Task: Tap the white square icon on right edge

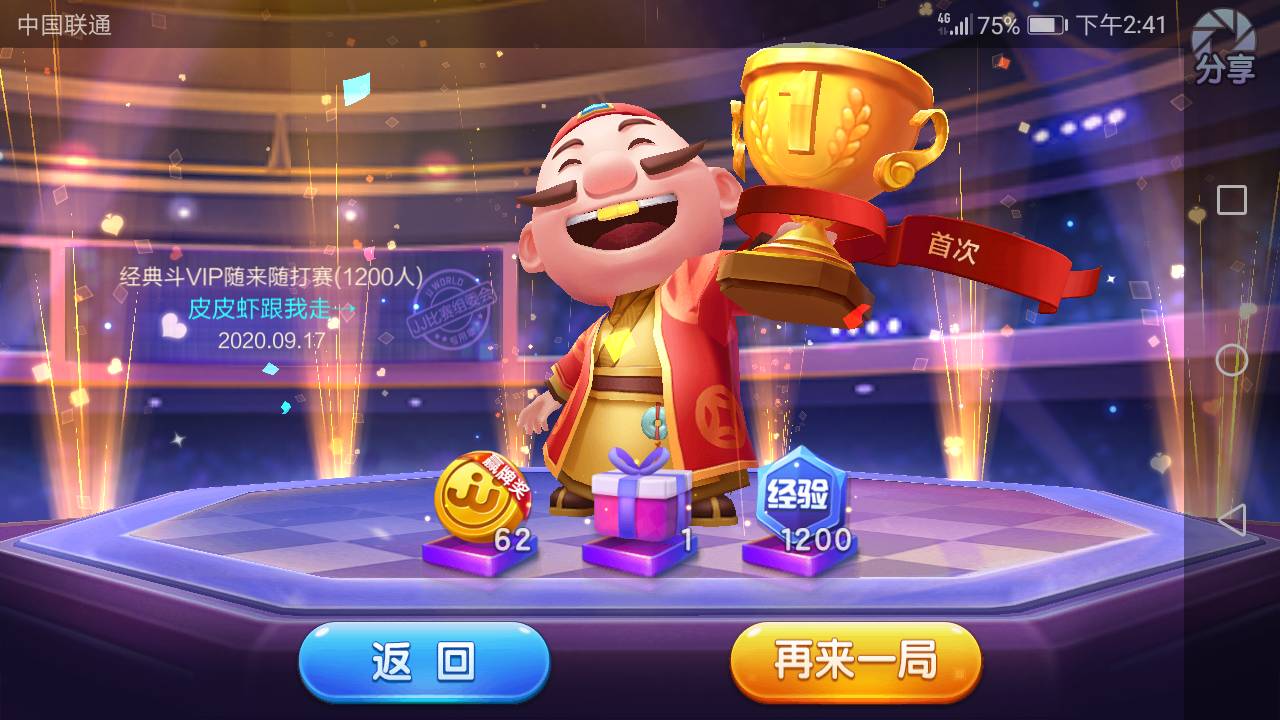Action: 1231,199
